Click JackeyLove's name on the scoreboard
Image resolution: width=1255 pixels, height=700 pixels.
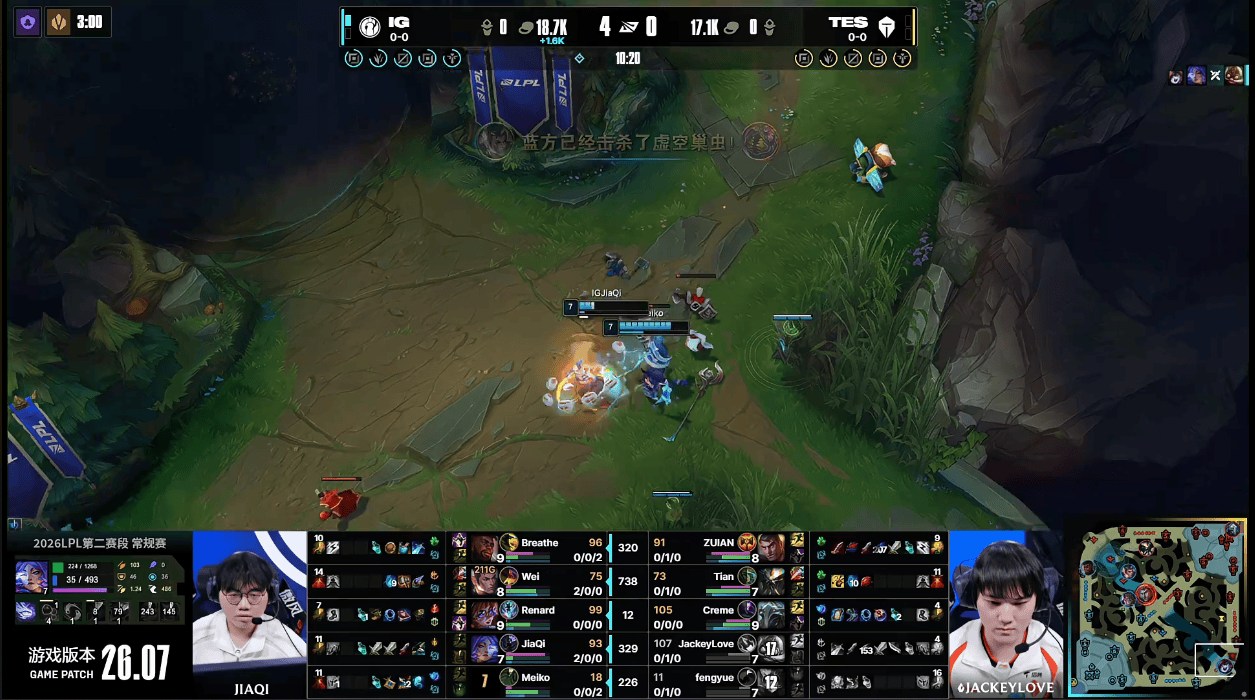[x=706, y=644]
